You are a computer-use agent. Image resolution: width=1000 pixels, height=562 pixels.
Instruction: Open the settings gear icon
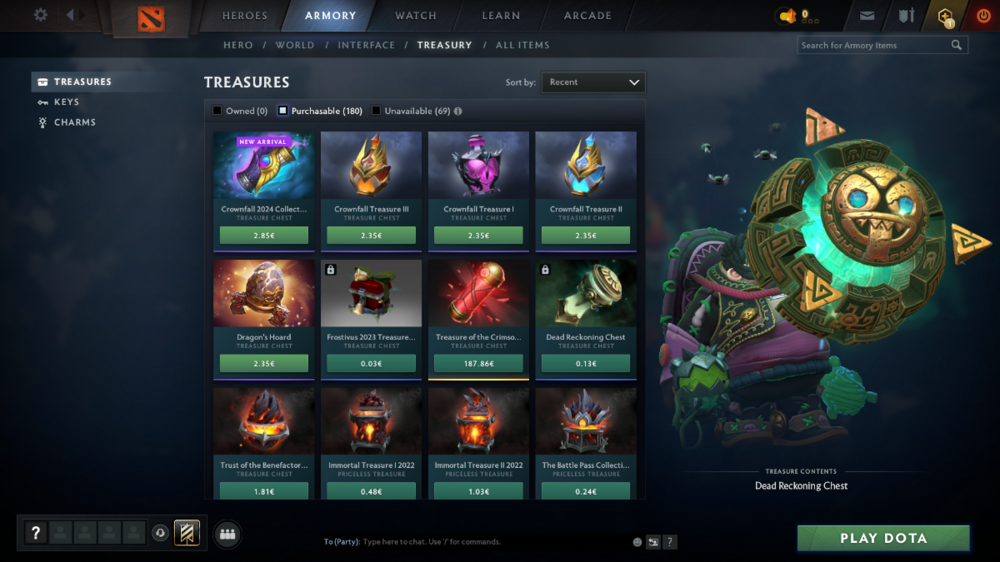pyautogui.click(x=40, y=15)
